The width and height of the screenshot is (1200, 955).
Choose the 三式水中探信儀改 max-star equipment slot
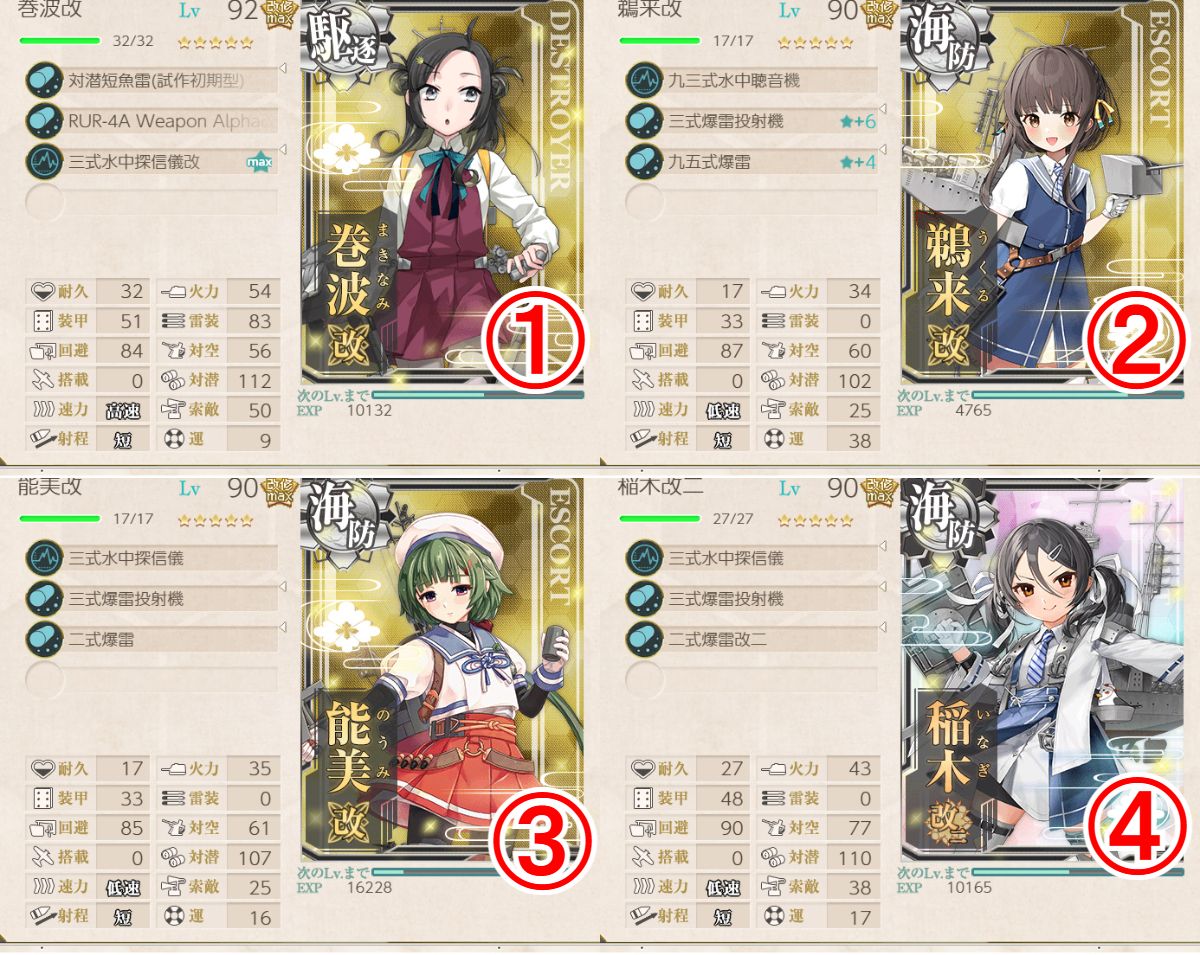[x=150, y=161]
